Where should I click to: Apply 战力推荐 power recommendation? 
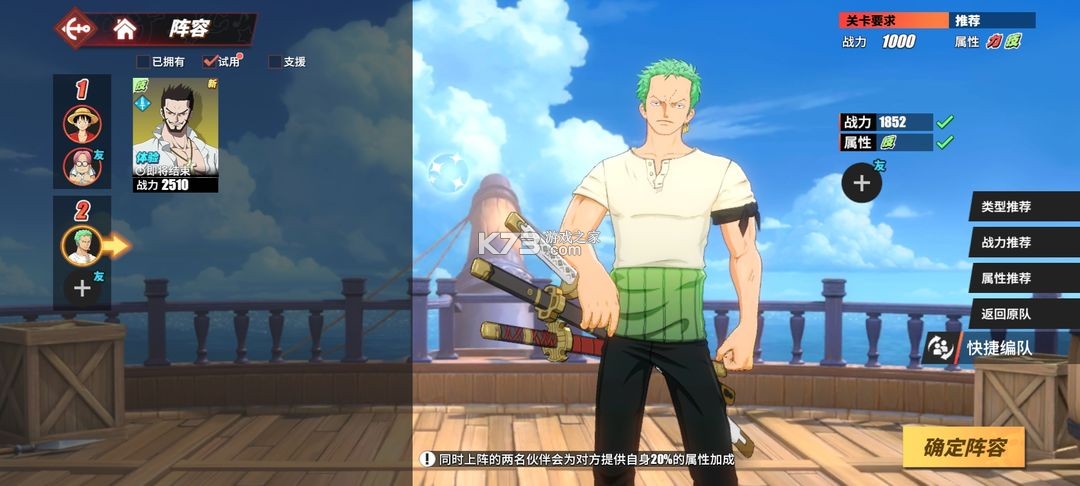(1005, 242)
